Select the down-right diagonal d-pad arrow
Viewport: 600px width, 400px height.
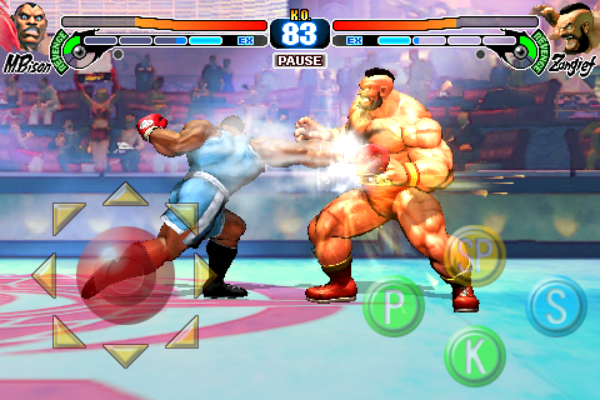coord(183,331)
